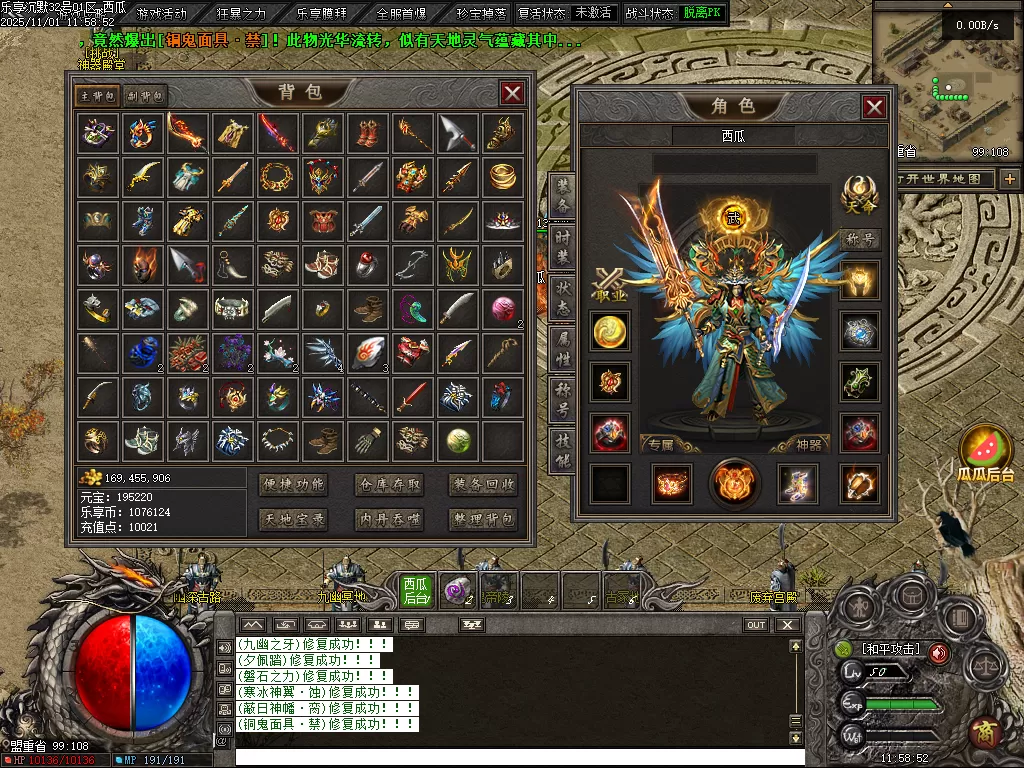Image resolution: width=1024 pixels, height=768 pixels.
Task: Open the 全服首爆 top menu
Action: tap(401, 13)
